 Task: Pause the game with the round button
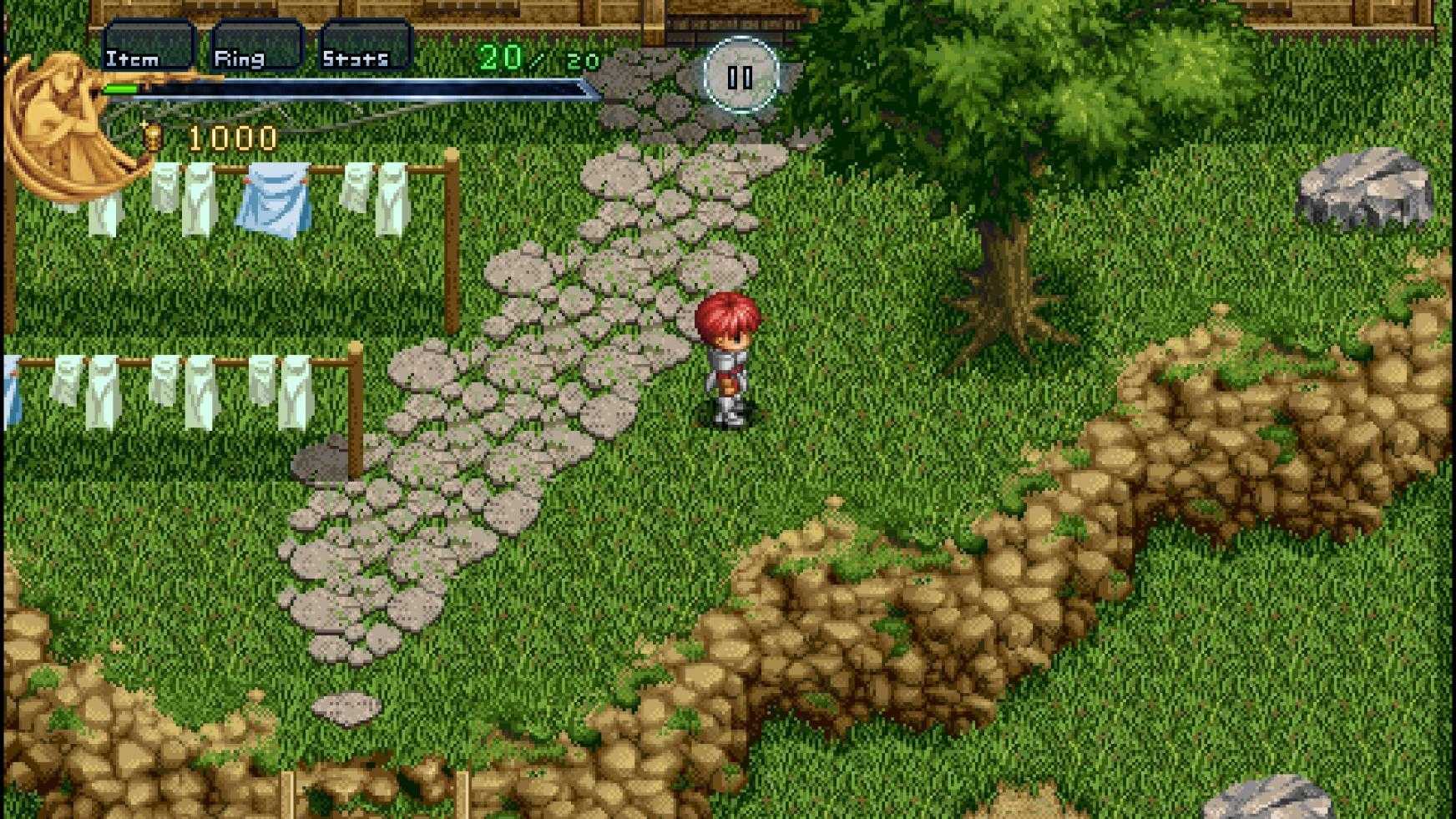(740, 77)
